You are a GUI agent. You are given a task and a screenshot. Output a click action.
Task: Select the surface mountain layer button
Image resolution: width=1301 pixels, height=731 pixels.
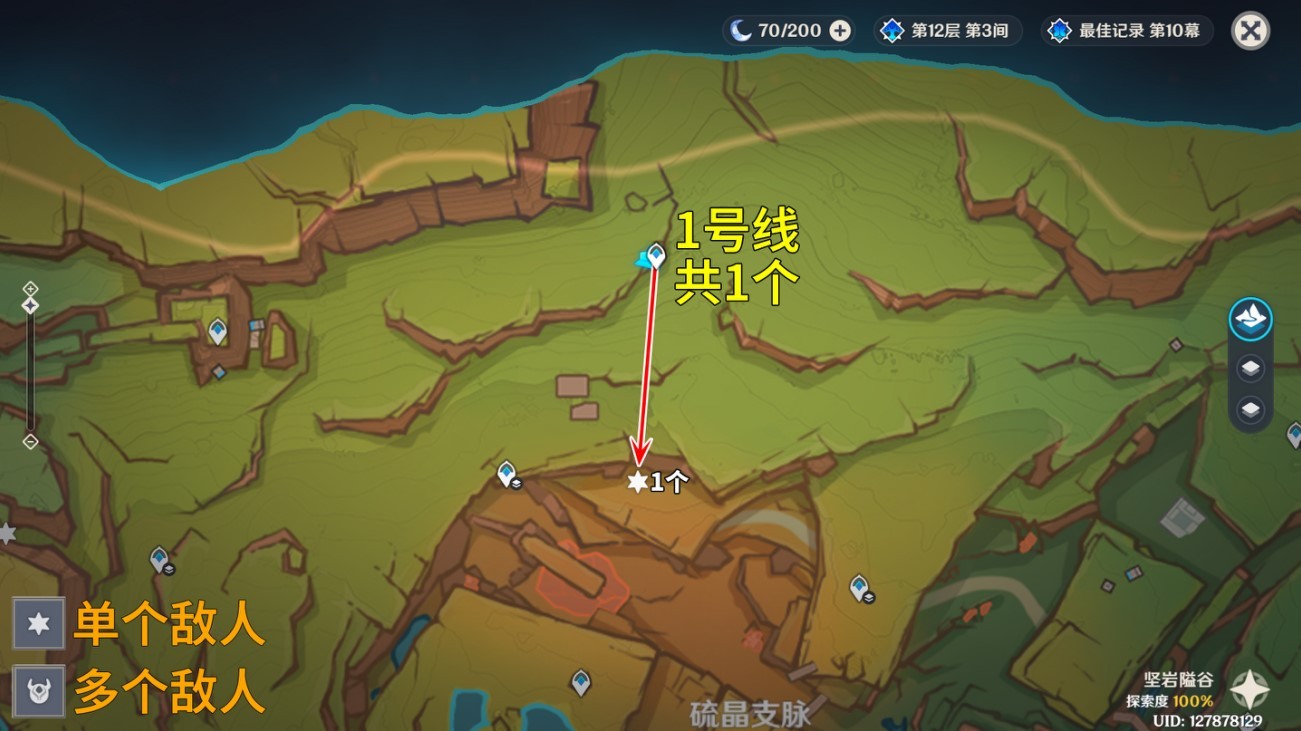pyautogui.click(x=1250, y=319)
